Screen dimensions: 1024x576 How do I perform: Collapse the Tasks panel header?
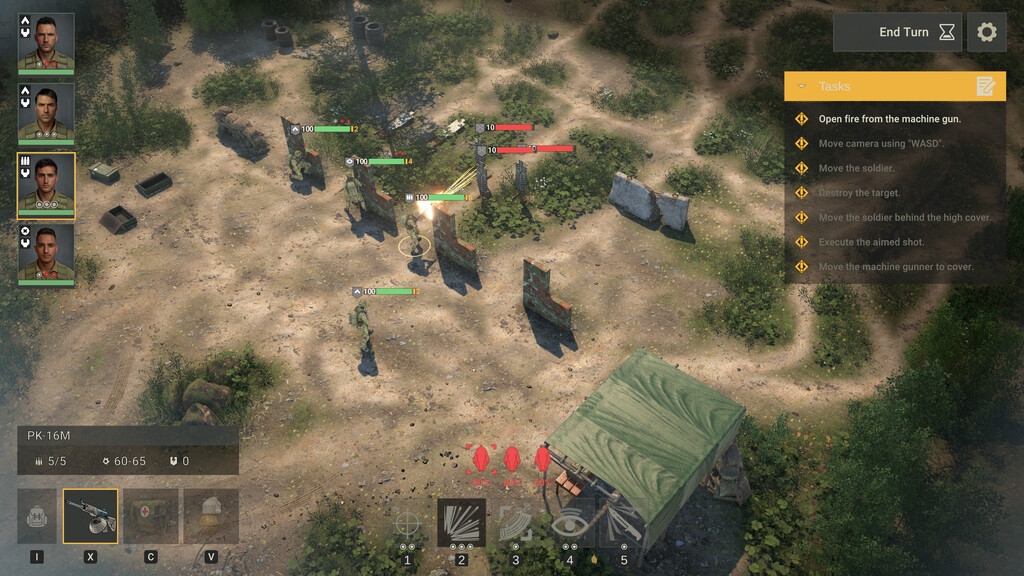[894, 86]
